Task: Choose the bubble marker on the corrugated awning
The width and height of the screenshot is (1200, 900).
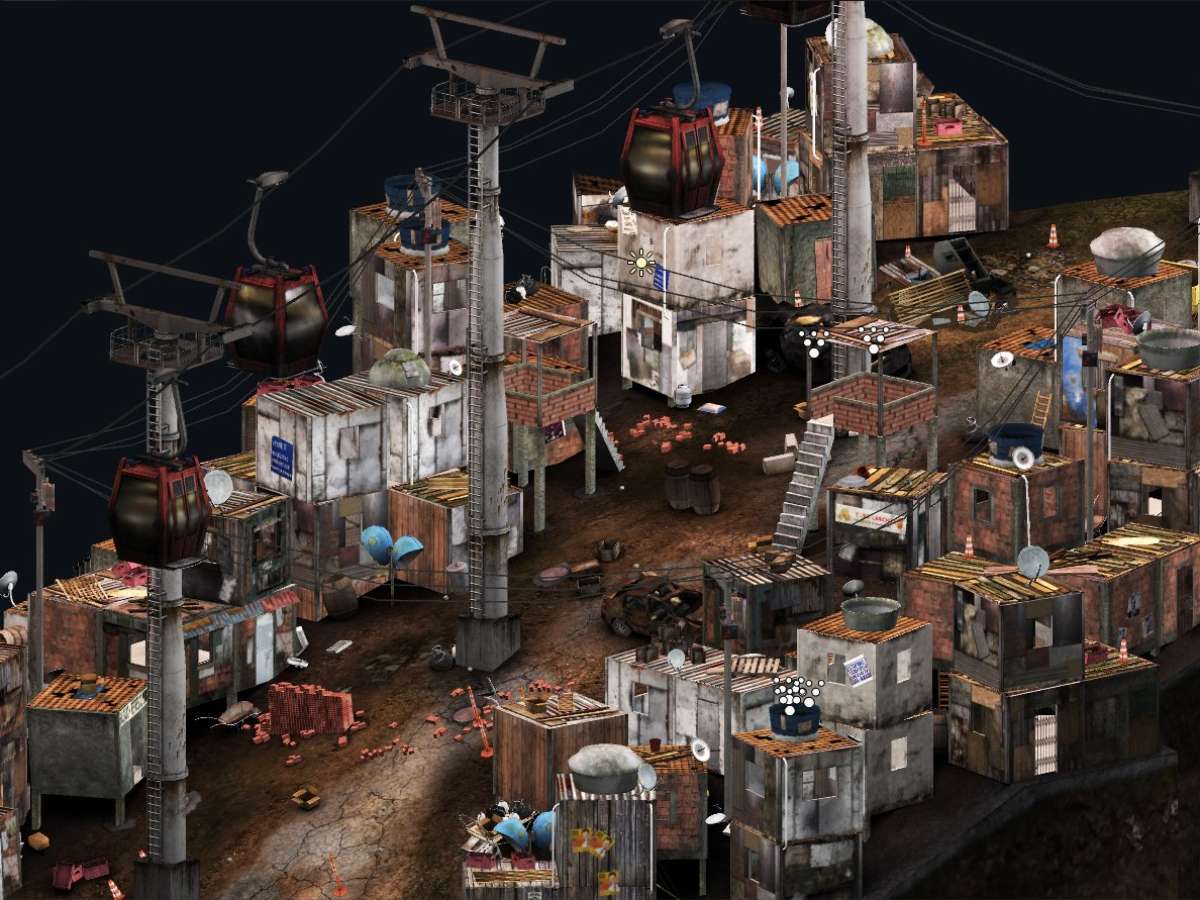Action: (876, 337)
